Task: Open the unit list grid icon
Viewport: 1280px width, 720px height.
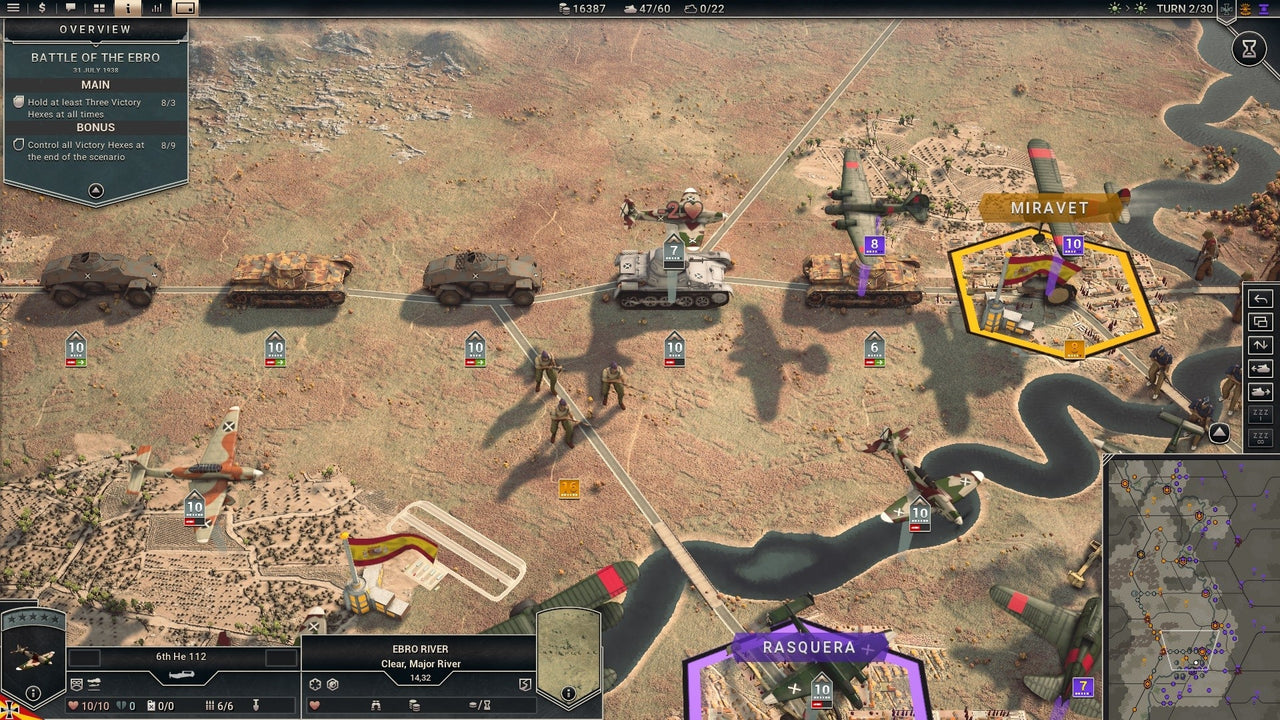Action: [99, 9]
